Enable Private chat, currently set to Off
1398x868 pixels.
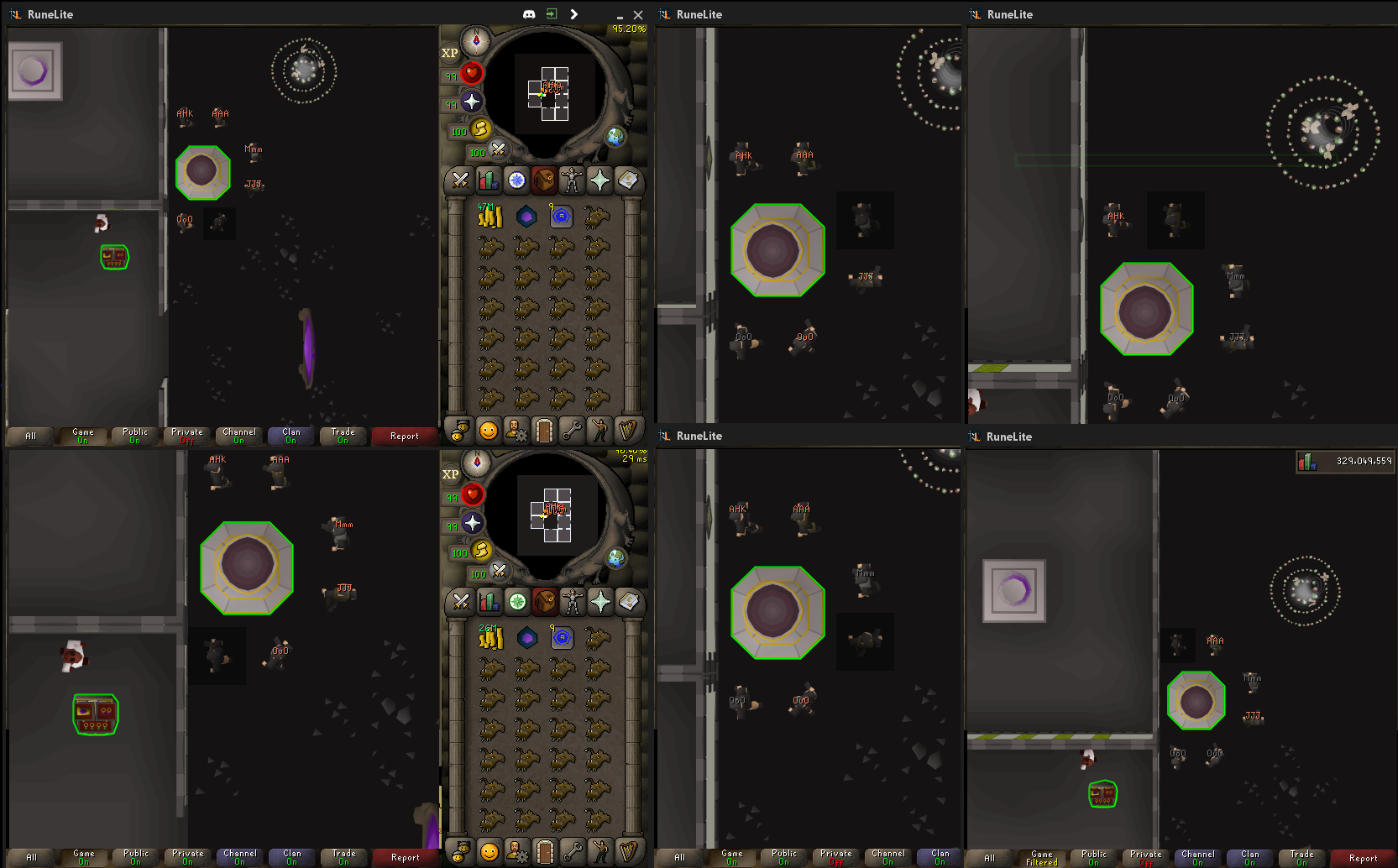tap(186, 435)
